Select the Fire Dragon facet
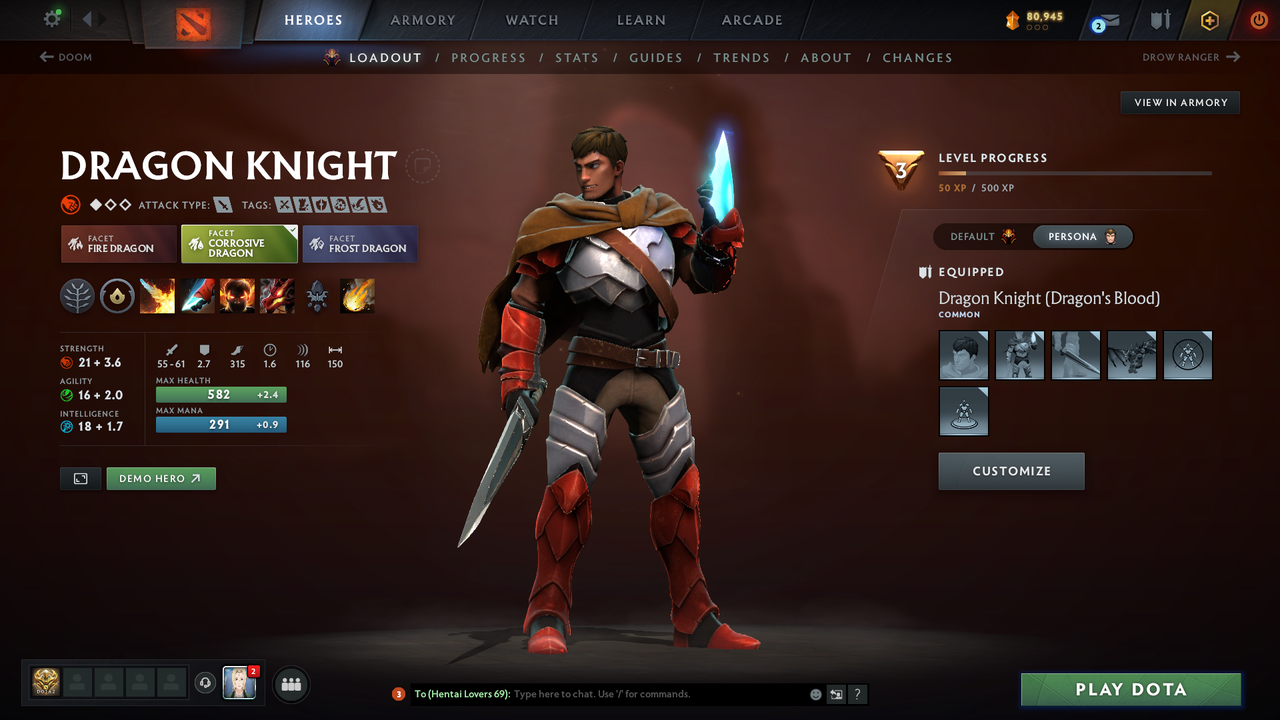The image size is (1280, 720). coord(118,243)
